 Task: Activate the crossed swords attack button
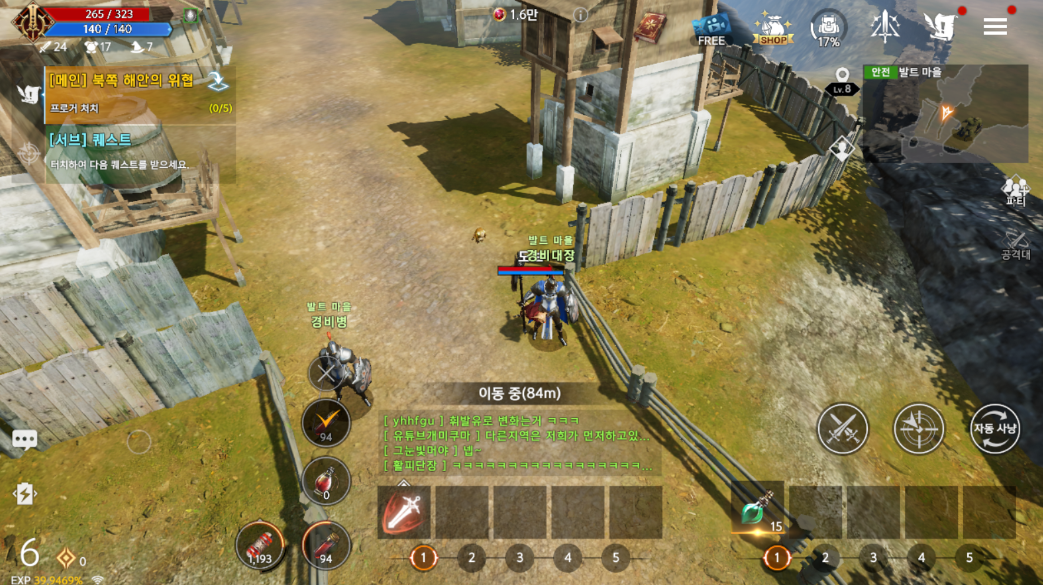pyautogui.click(x=842, y=429)
